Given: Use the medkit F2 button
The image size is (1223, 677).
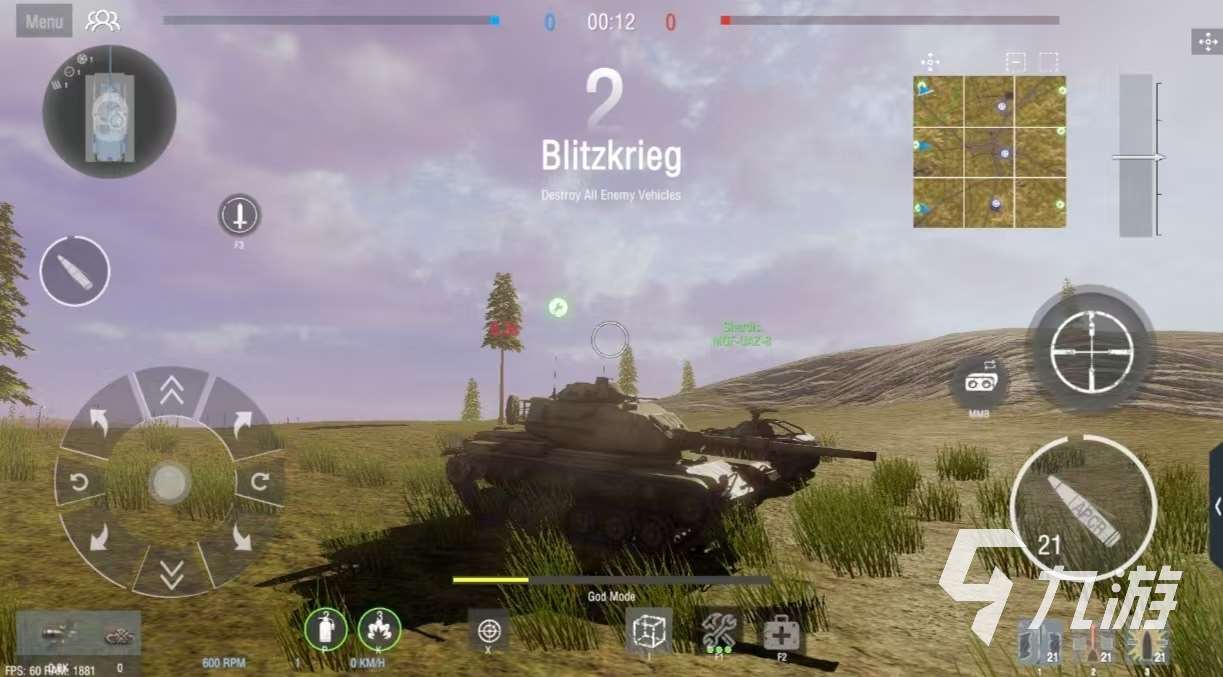Looking at the screenshot, I should pos(784,632).
